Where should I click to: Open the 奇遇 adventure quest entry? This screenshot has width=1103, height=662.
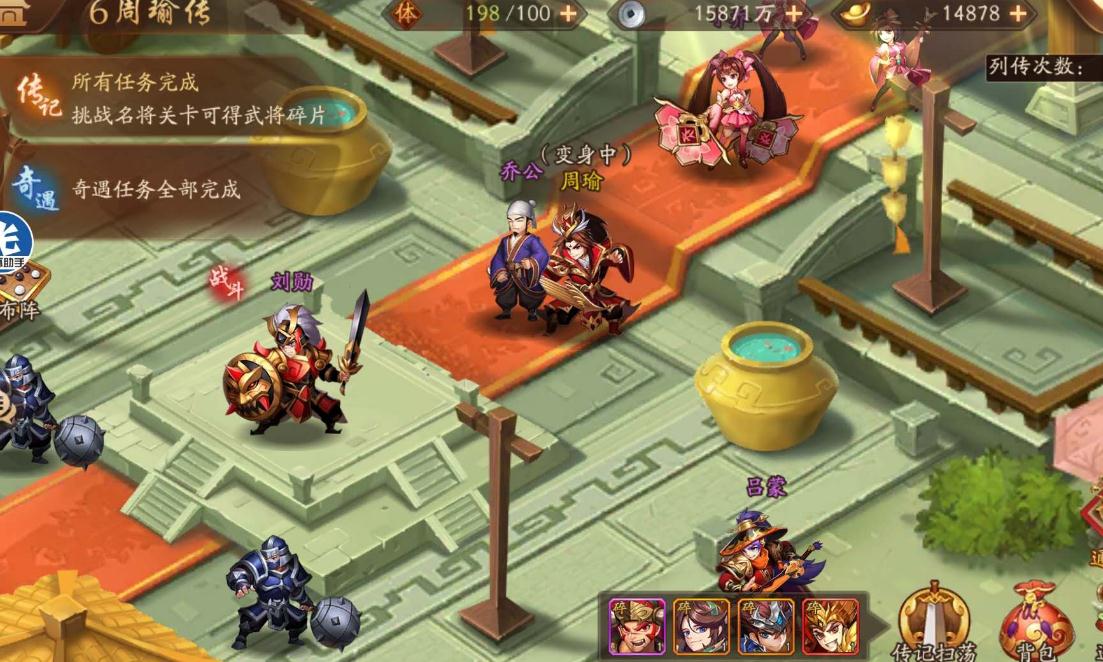click(x=36, y=188)
